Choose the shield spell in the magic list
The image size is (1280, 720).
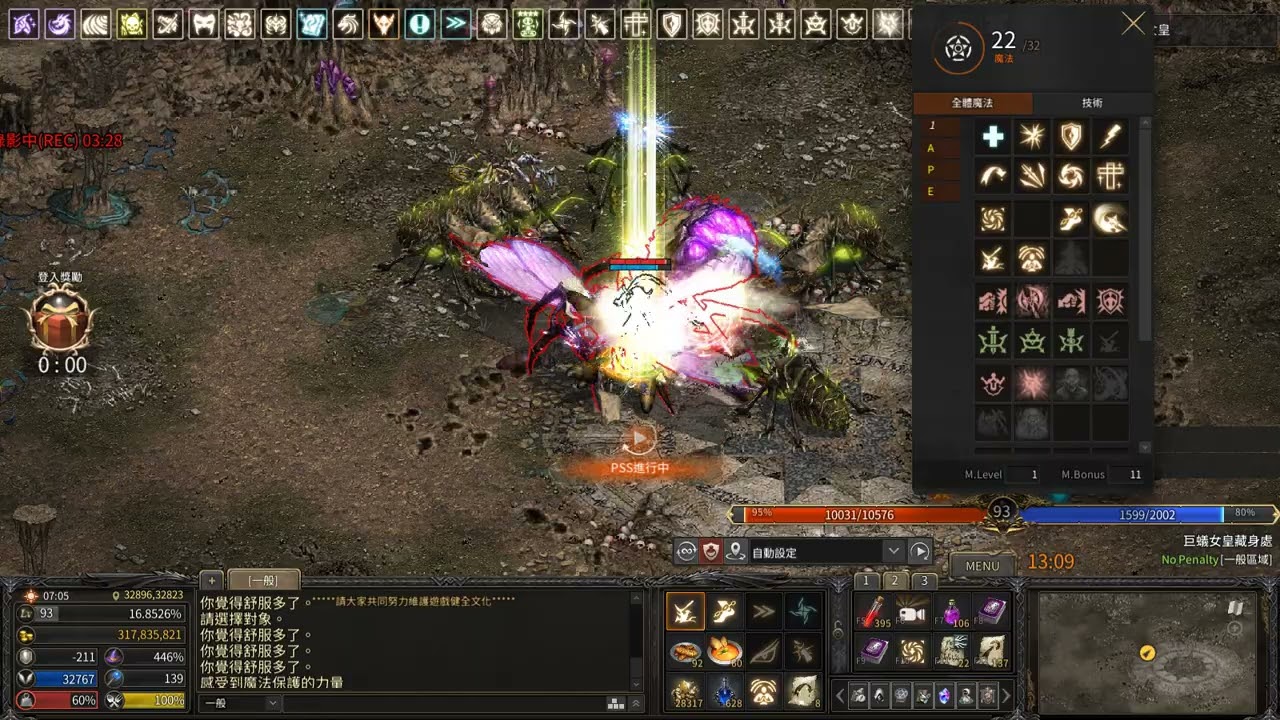[1071, 137]
